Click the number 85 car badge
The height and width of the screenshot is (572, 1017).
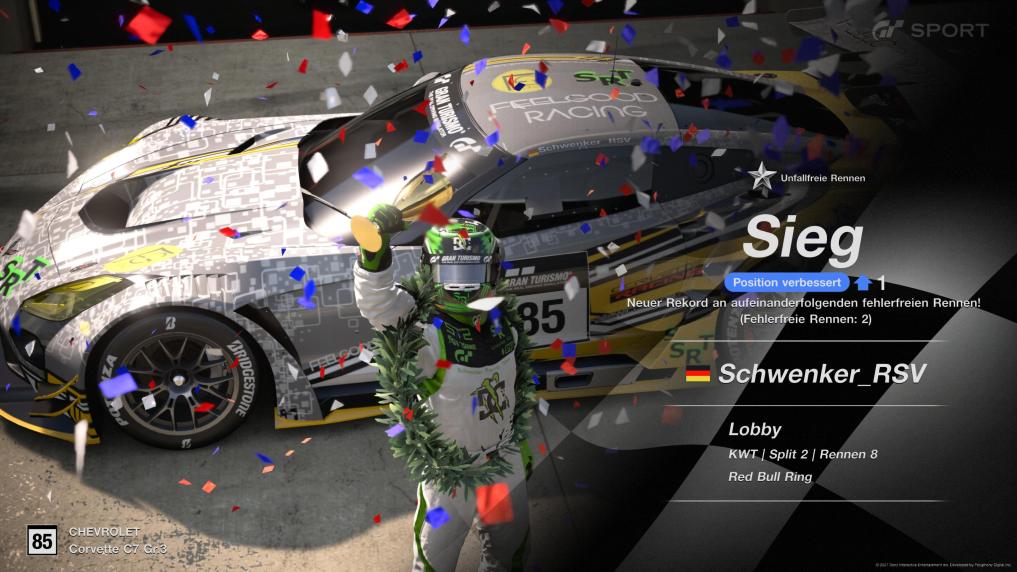[42, 541]
